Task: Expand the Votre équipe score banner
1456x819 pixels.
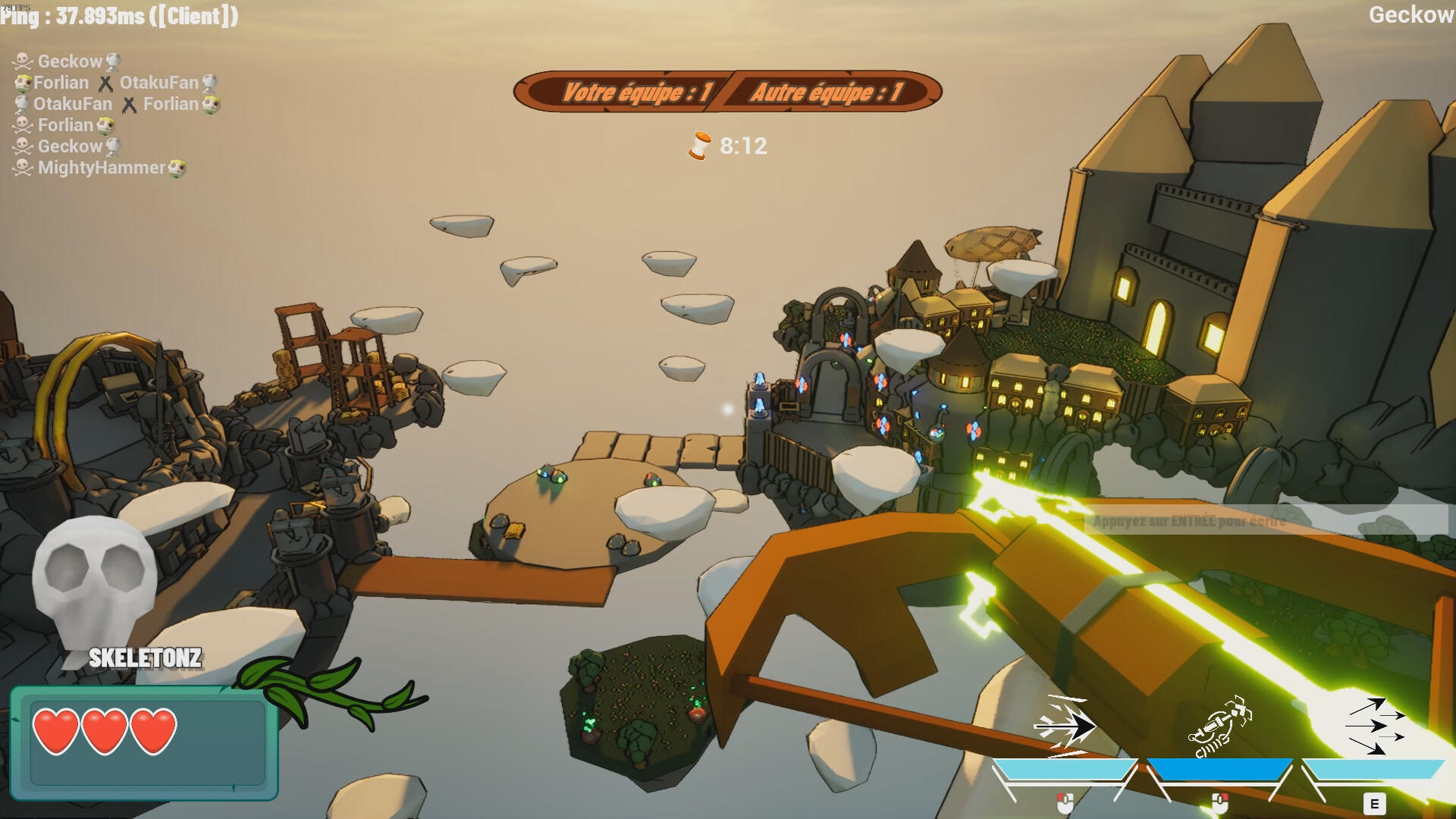Action: point(637,93)
